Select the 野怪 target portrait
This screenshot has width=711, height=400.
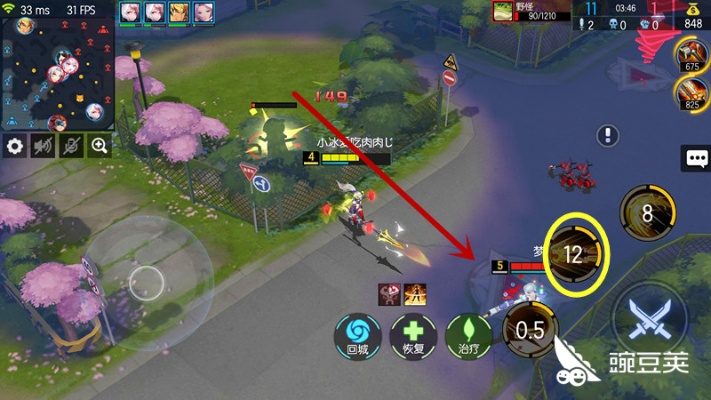502,11
